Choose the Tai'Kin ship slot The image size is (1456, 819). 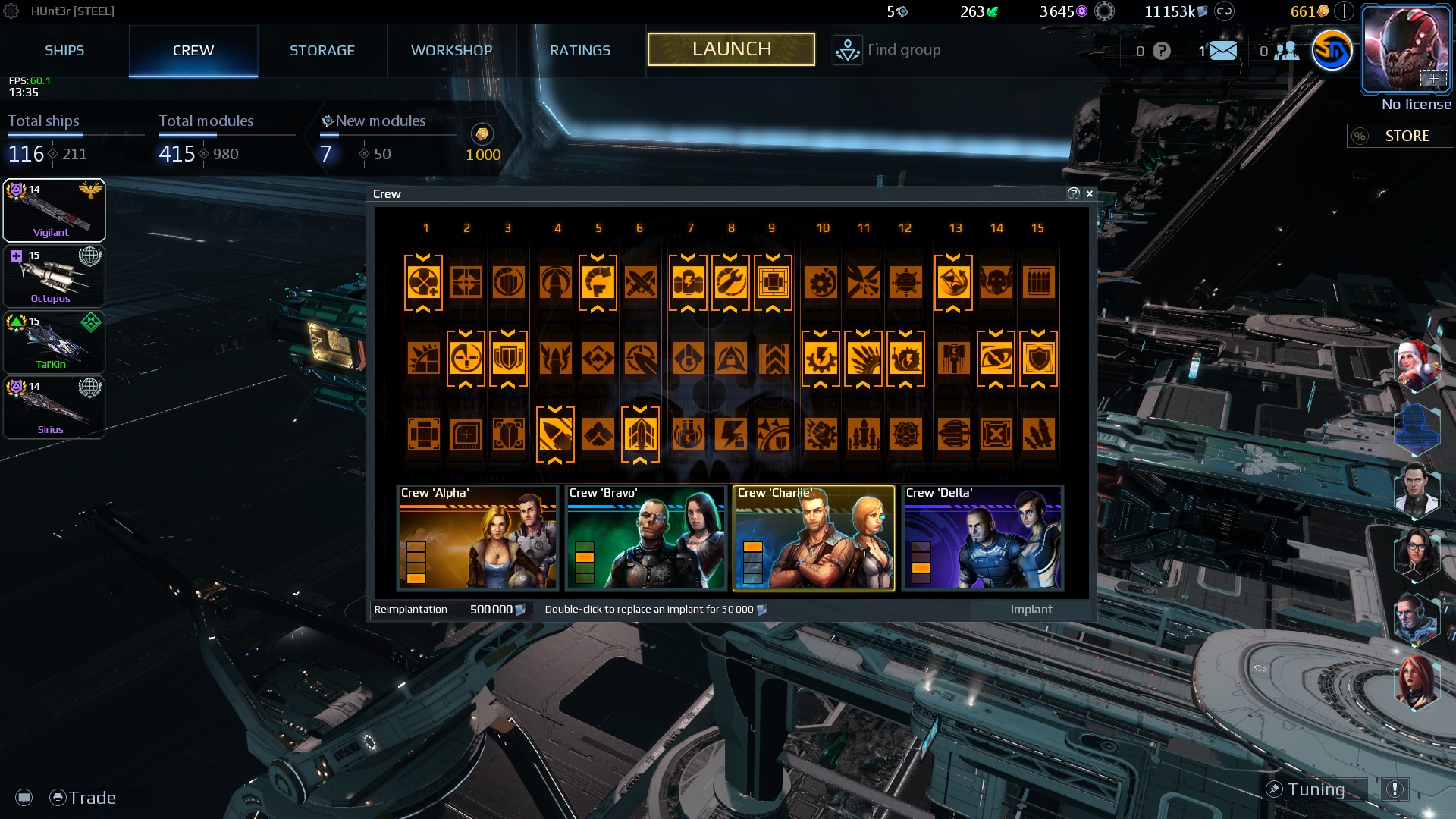(54, 343)
